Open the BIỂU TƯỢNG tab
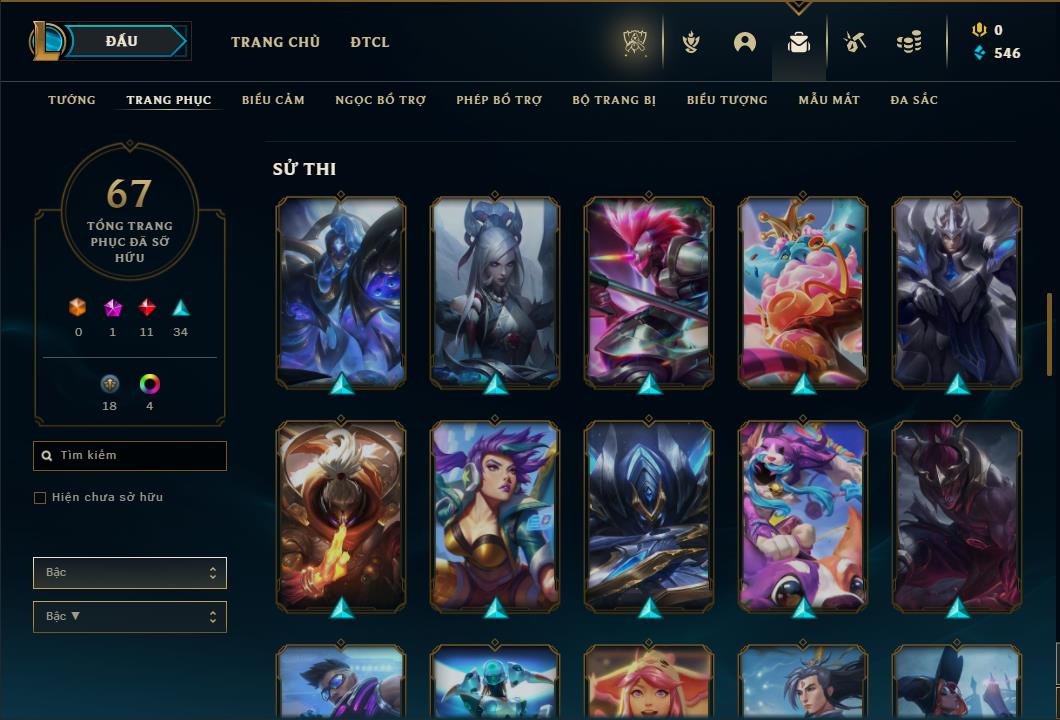Viewport: 1060px width, 720px height. pyautogui.click(x=727, y=100)
